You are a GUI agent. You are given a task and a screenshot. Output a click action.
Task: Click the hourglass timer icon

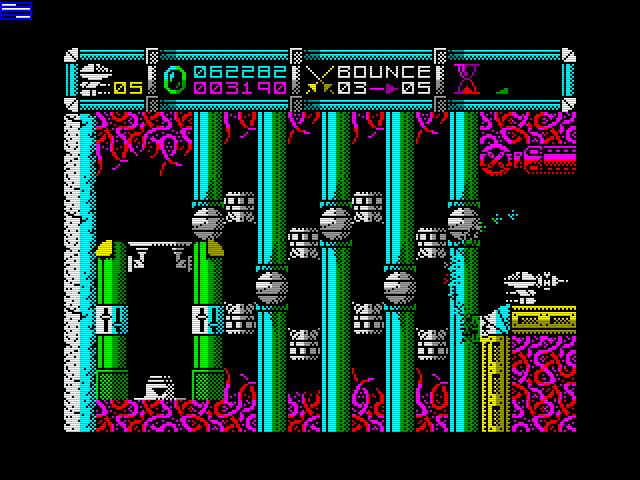click(x=465, y=78)
